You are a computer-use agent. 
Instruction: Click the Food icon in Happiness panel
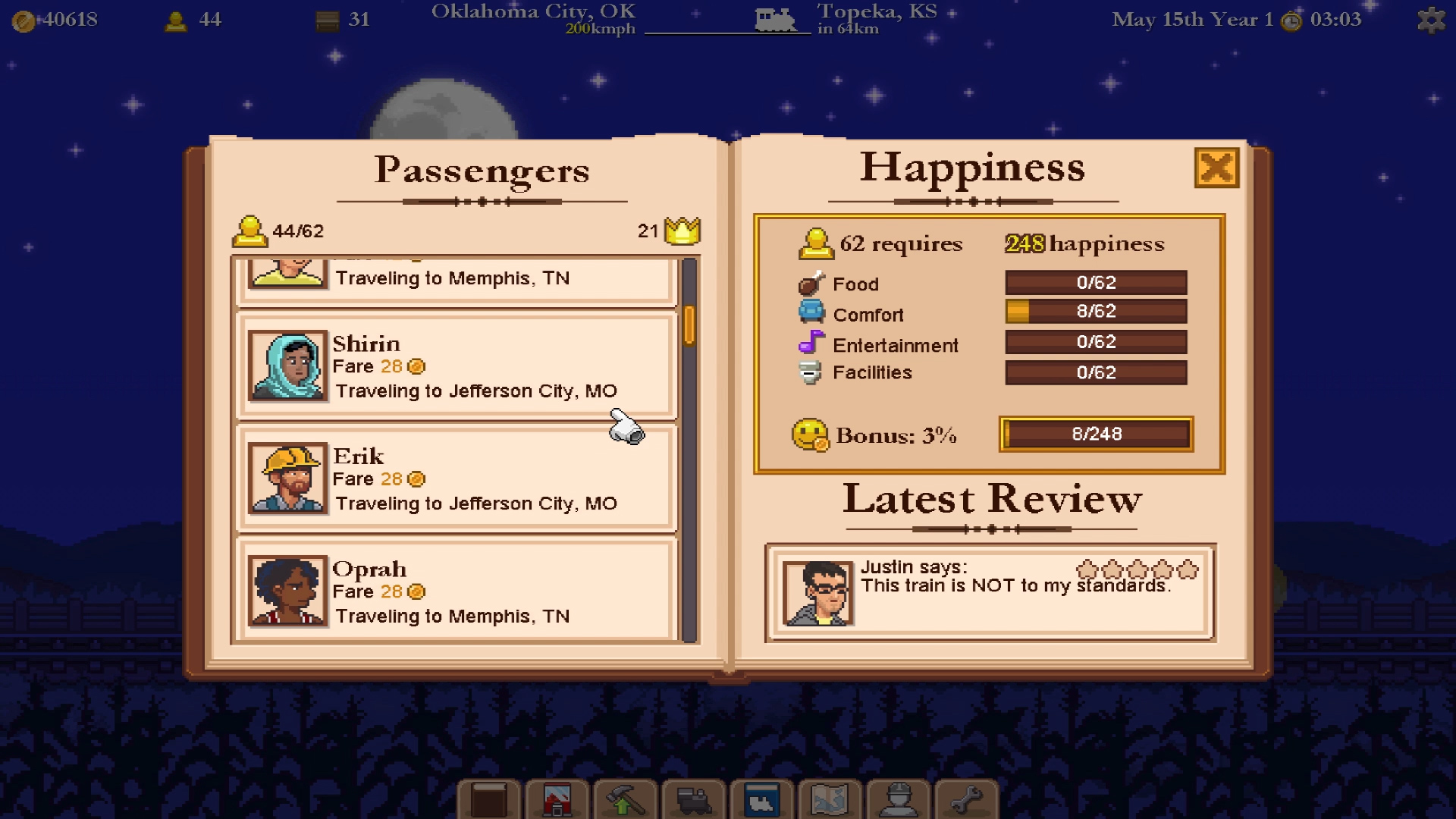[x=812, y=284]
